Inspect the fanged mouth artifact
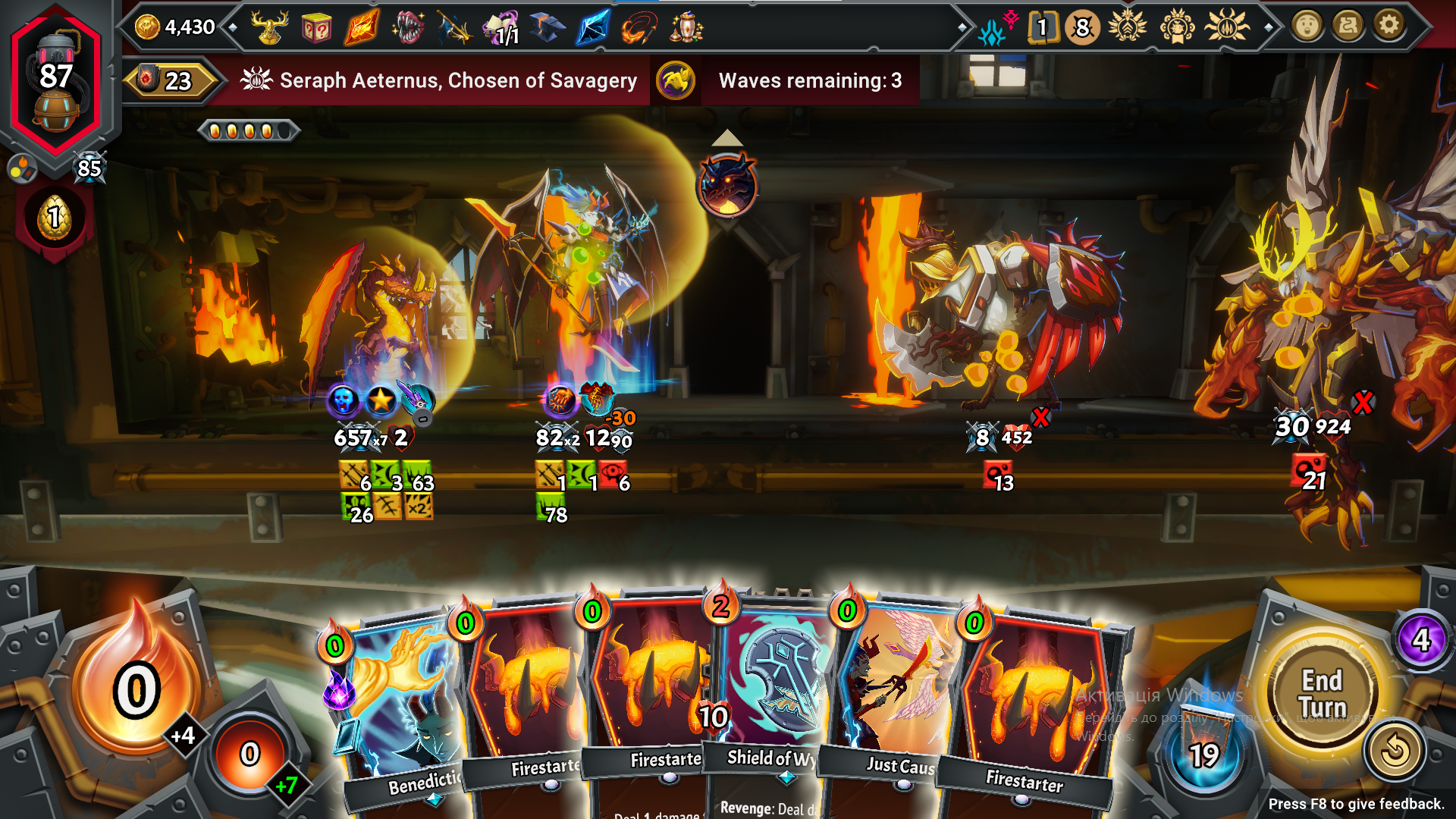The width and height of the screenshot is (1456, 819). (407, 29)
